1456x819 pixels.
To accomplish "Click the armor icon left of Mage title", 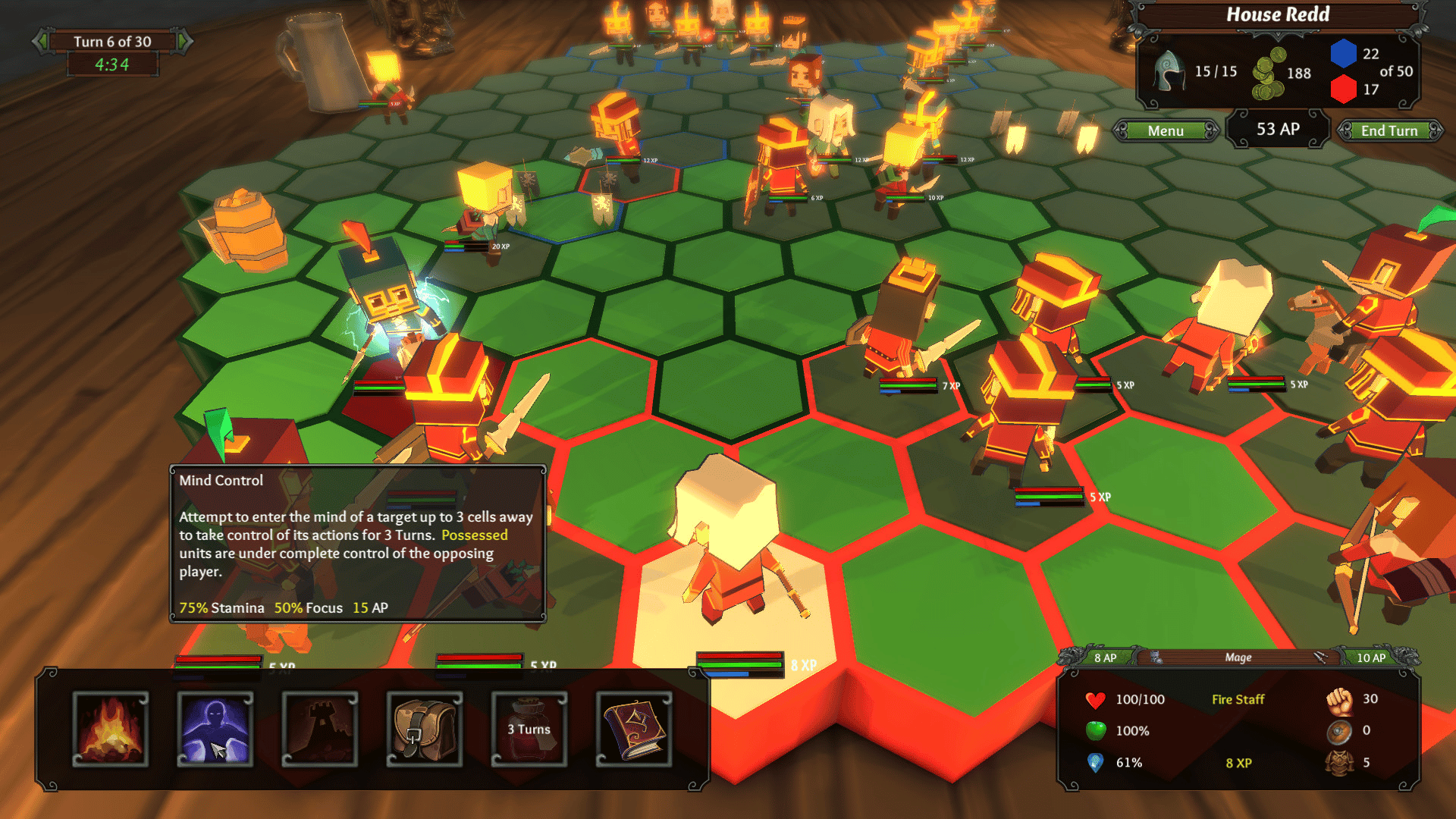I will 1156,657.
